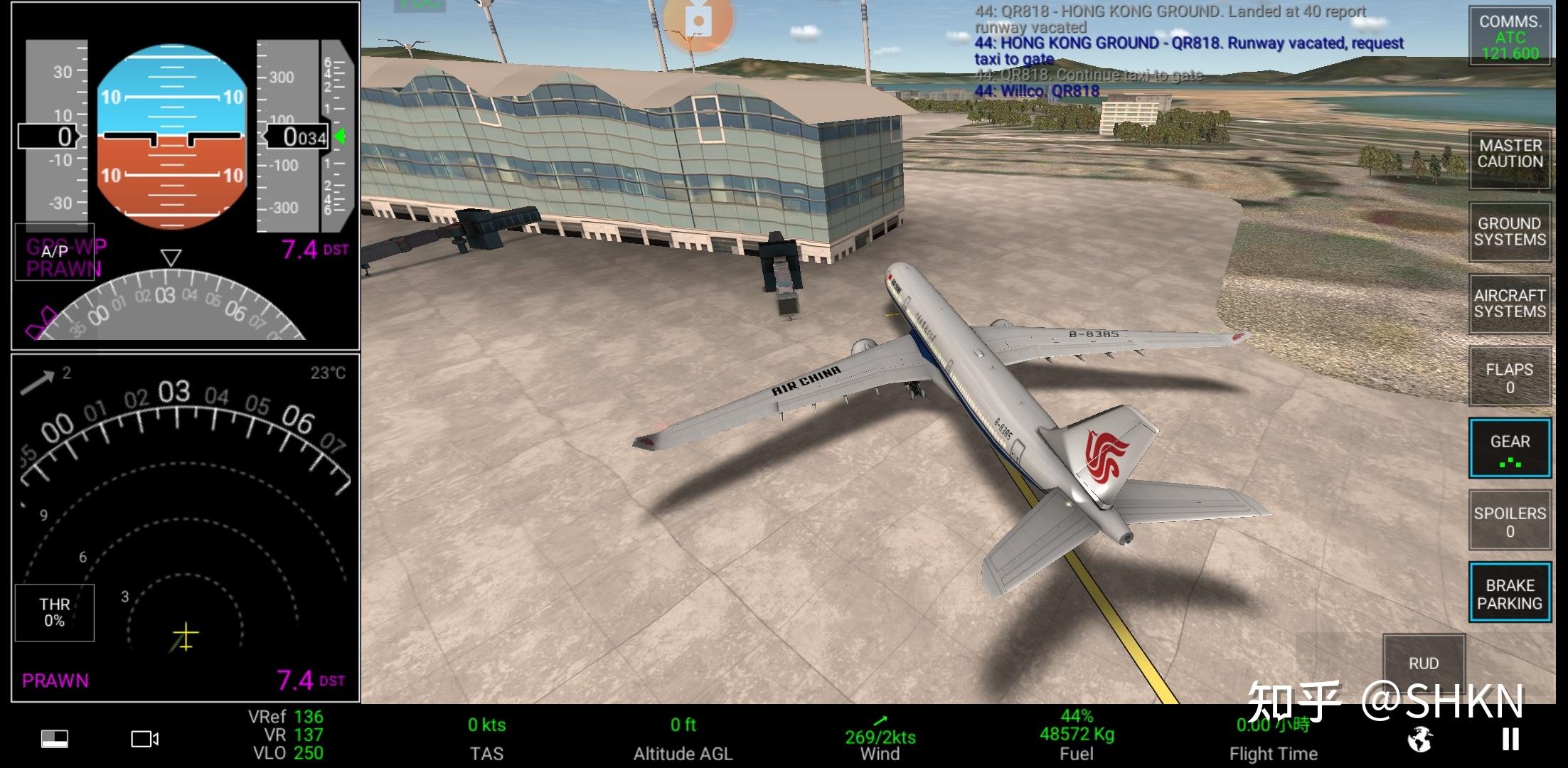Toggle the instrument panel layout icon
The width and height of the screenshot is (1568, 768).
(x=55, y=740)
